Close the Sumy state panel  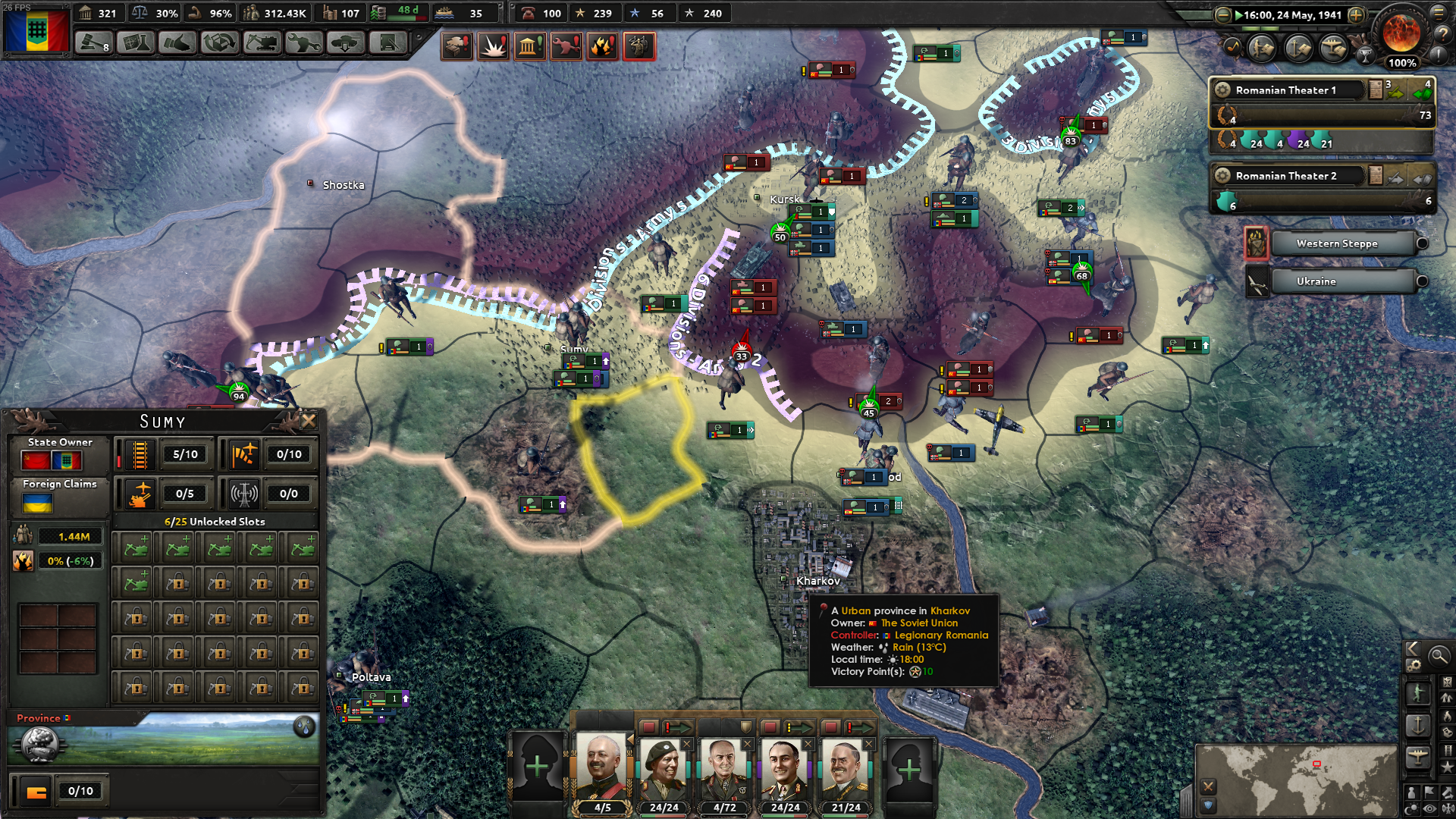309,420
